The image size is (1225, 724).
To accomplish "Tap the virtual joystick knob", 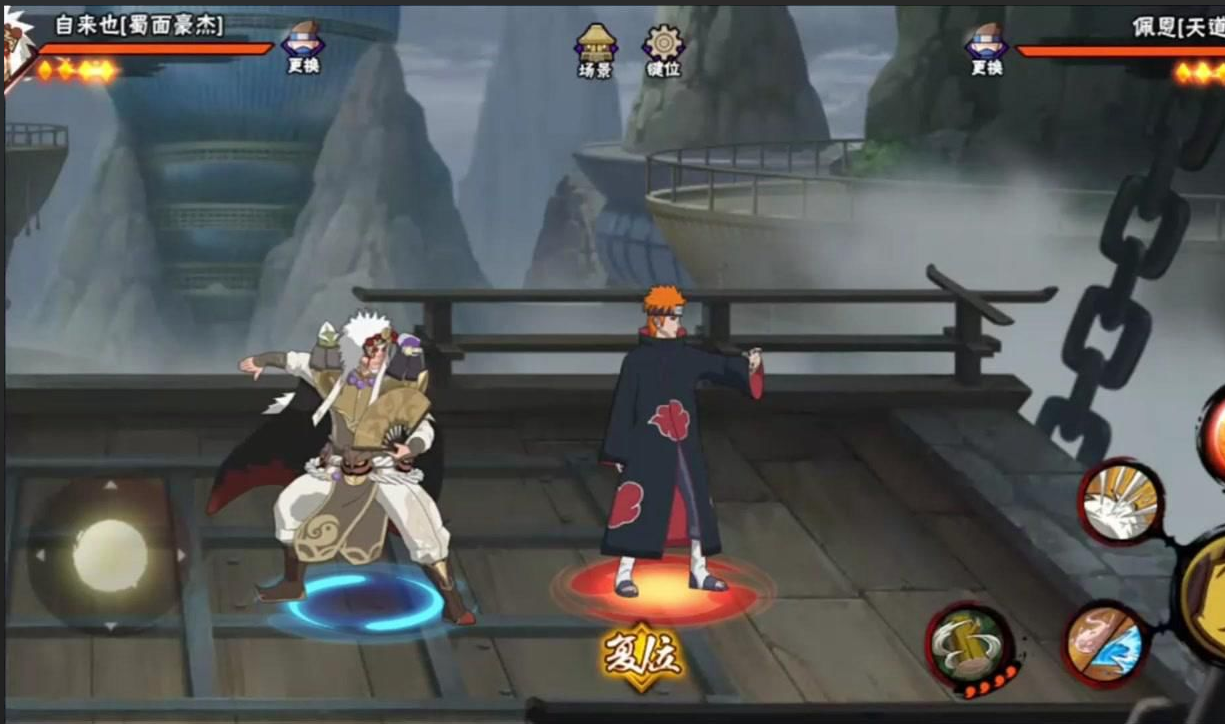I will tap(109, 554).
